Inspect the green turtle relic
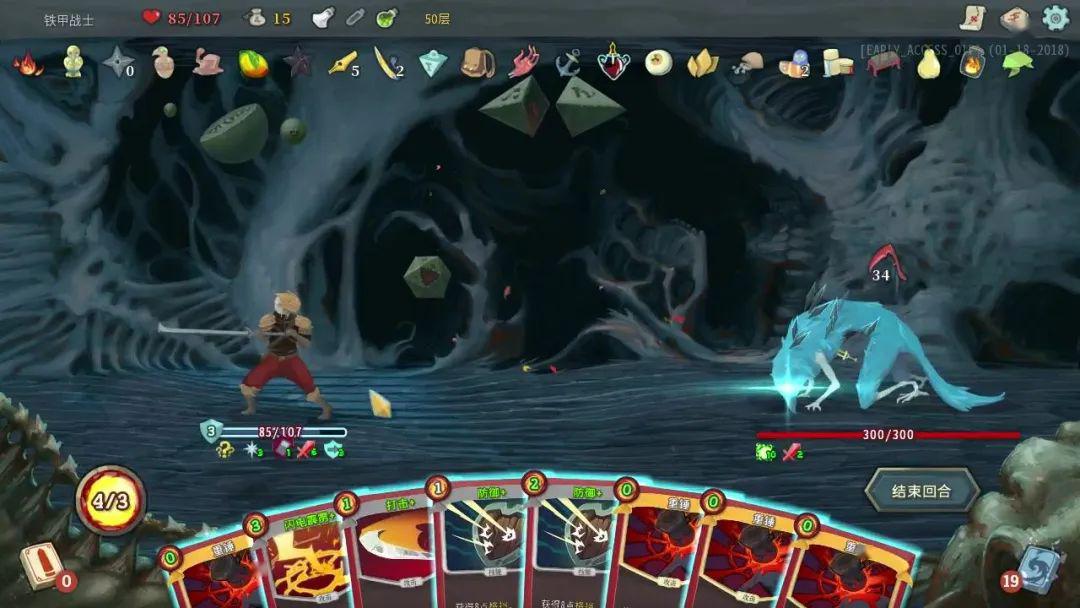Viewport: 1080px width, 608px height. point(1018,63)
